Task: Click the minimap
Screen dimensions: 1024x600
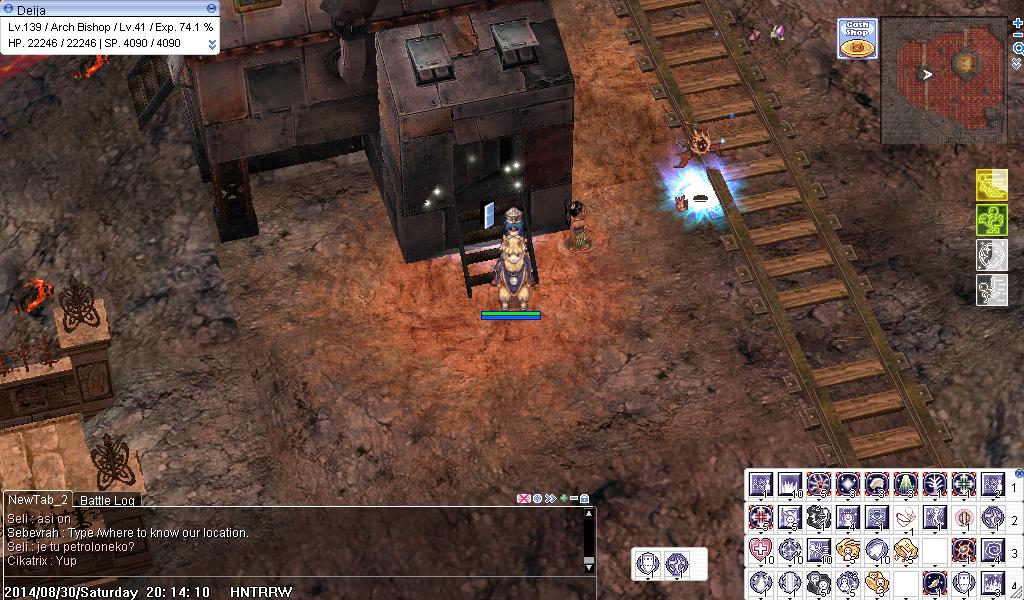Action: point(942,80)
